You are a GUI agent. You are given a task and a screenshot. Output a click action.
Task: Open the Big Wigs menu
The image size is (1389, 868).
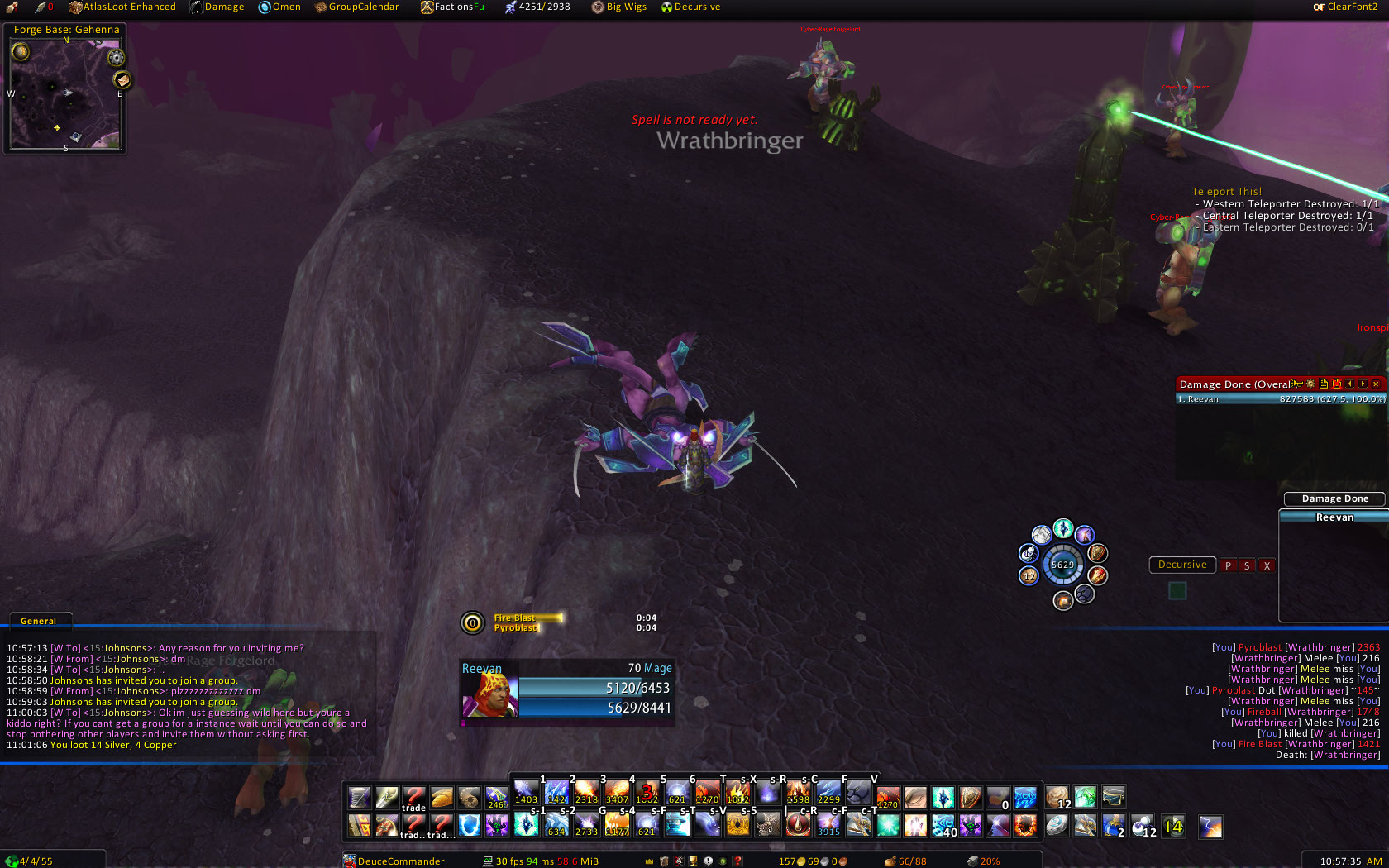[x=619, y=7]
